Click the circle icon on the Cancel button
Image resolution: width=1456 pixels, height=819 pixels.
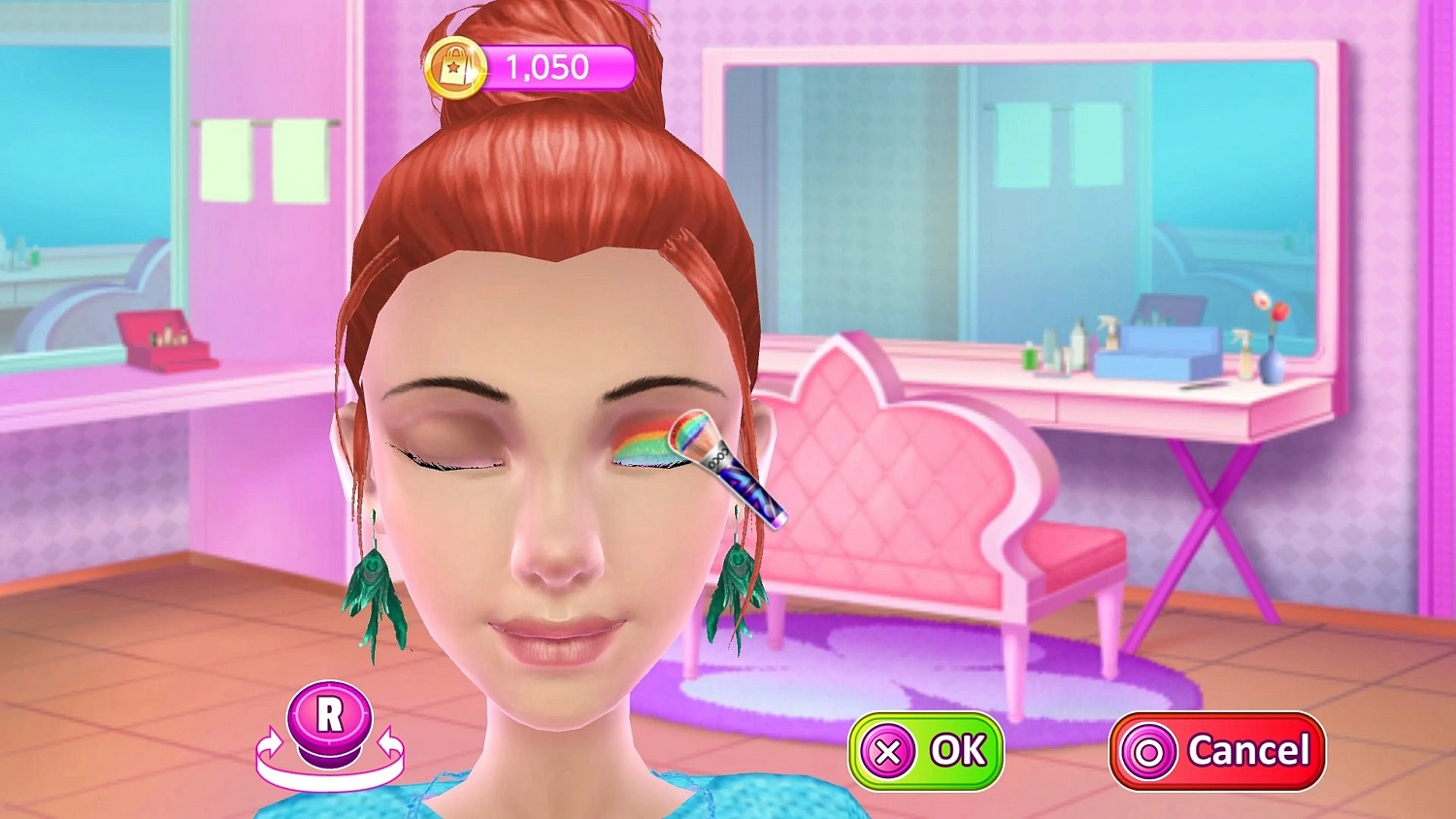(1149, 749)
